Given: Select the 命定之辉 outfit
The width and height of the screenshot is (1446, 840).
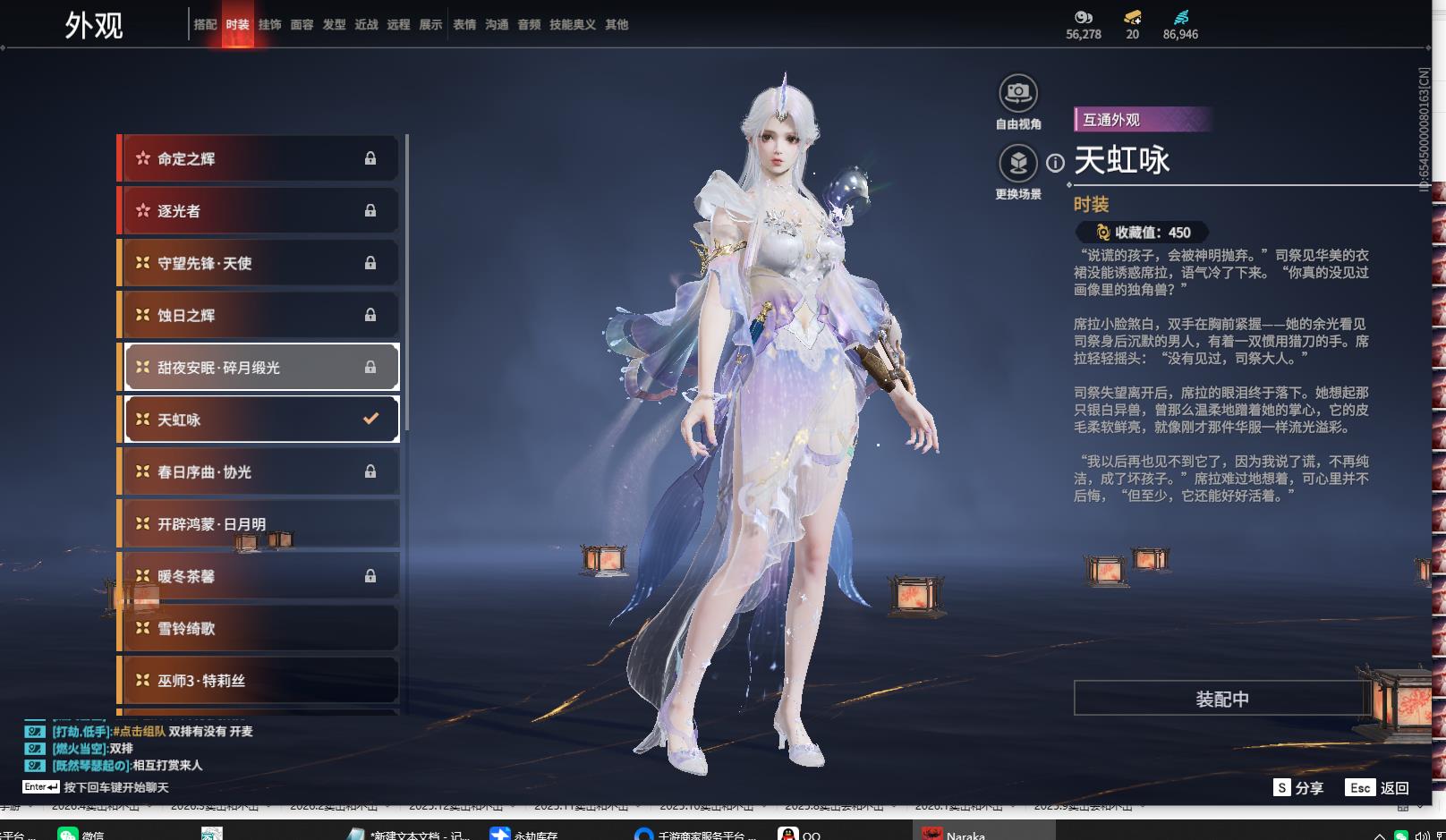Looking at the screenshot, I should point(259,159).
